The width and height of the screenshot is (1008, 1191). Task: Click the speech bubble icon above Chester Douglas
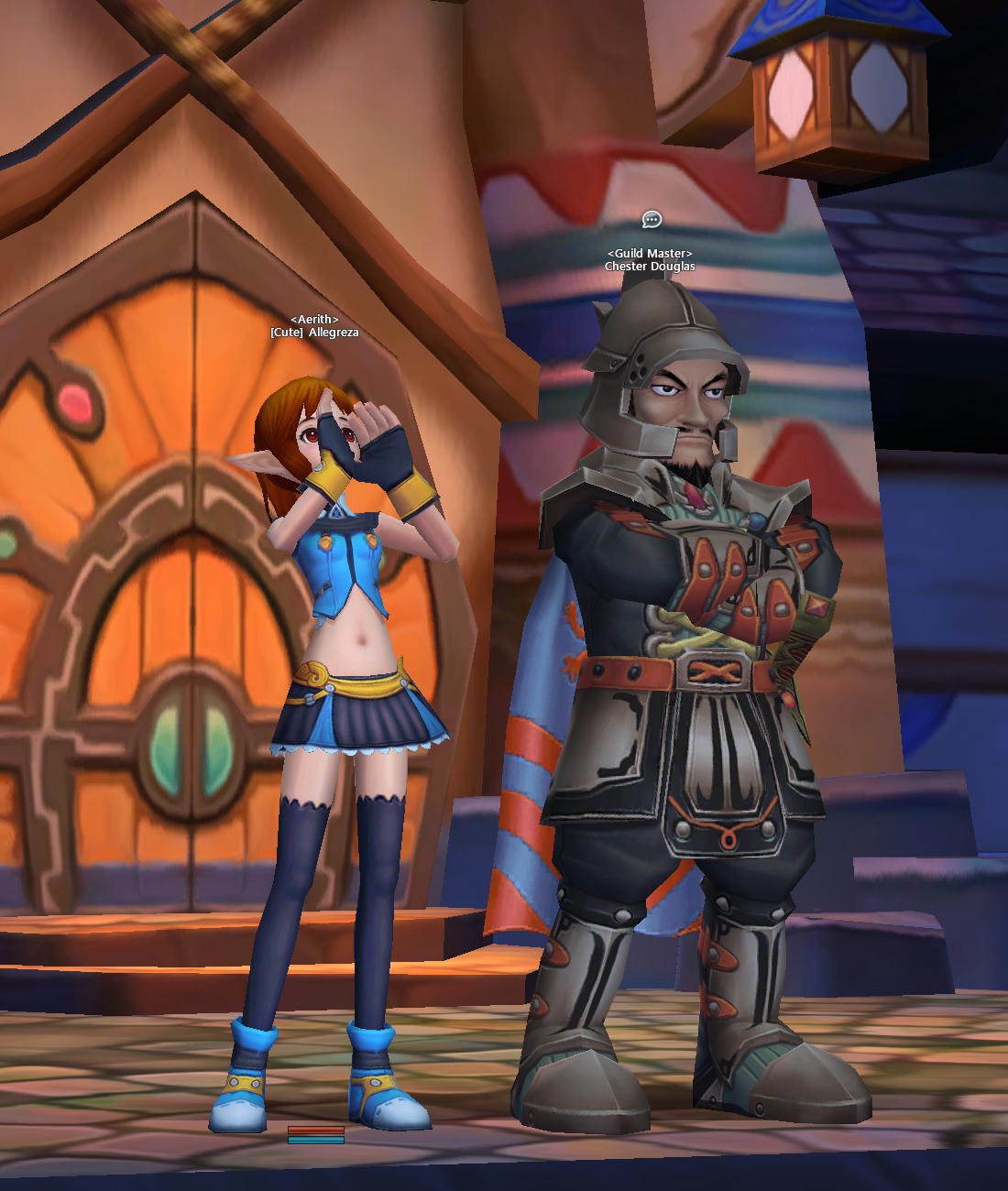(652, 219)
